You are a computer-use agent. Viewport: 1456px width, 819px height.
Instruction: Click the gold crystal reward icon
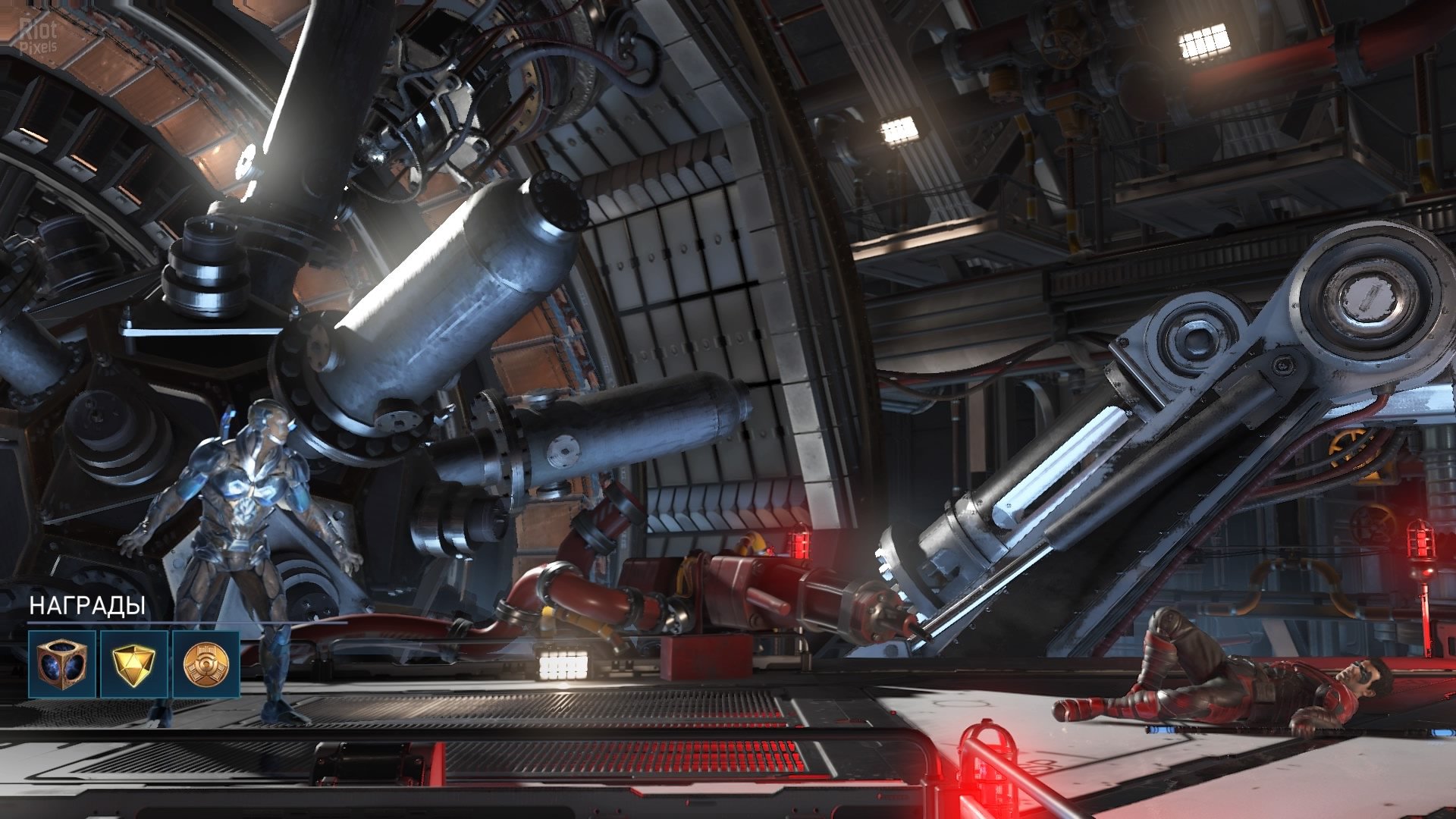pos(133,664)
